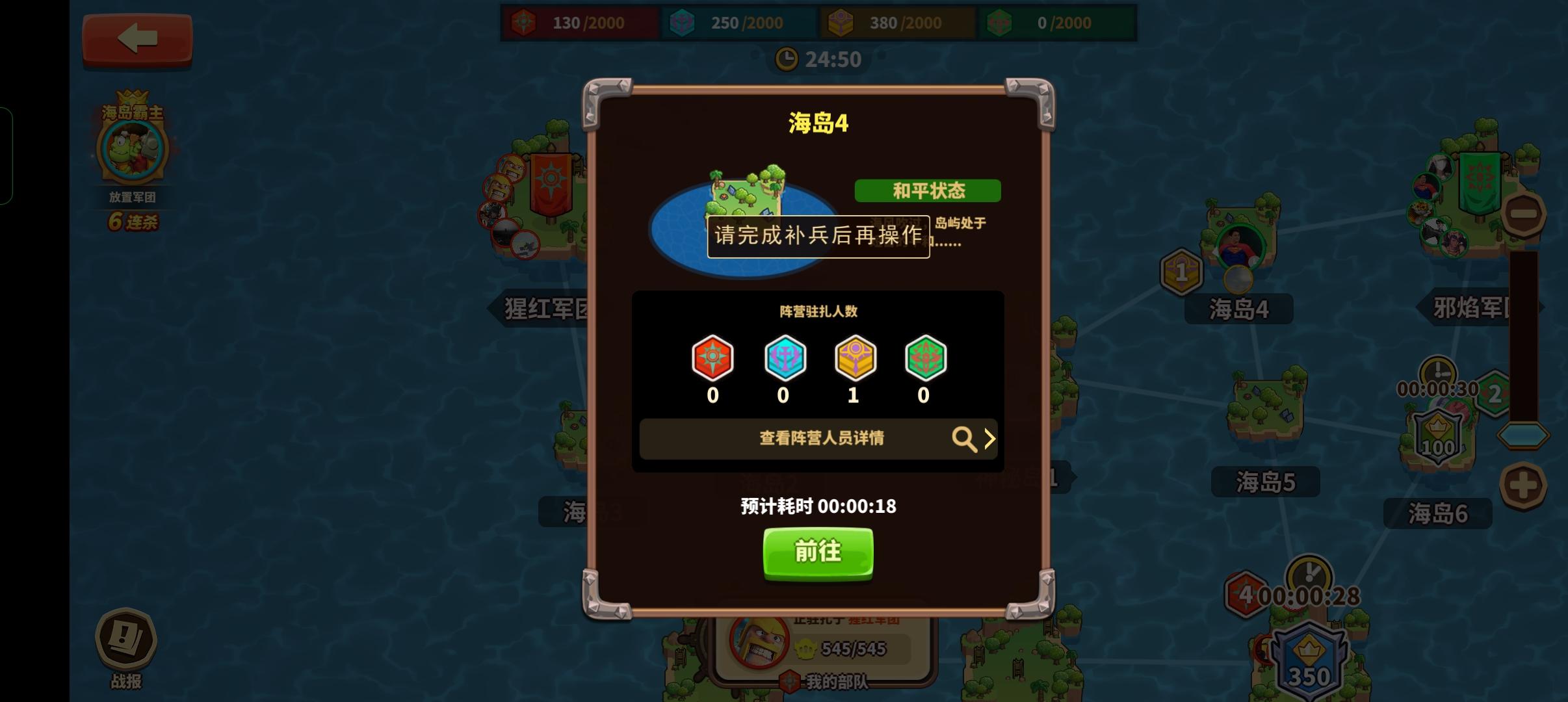
Task: Click the yellow chest resource icon in top bar
Action: coord(841,21)
